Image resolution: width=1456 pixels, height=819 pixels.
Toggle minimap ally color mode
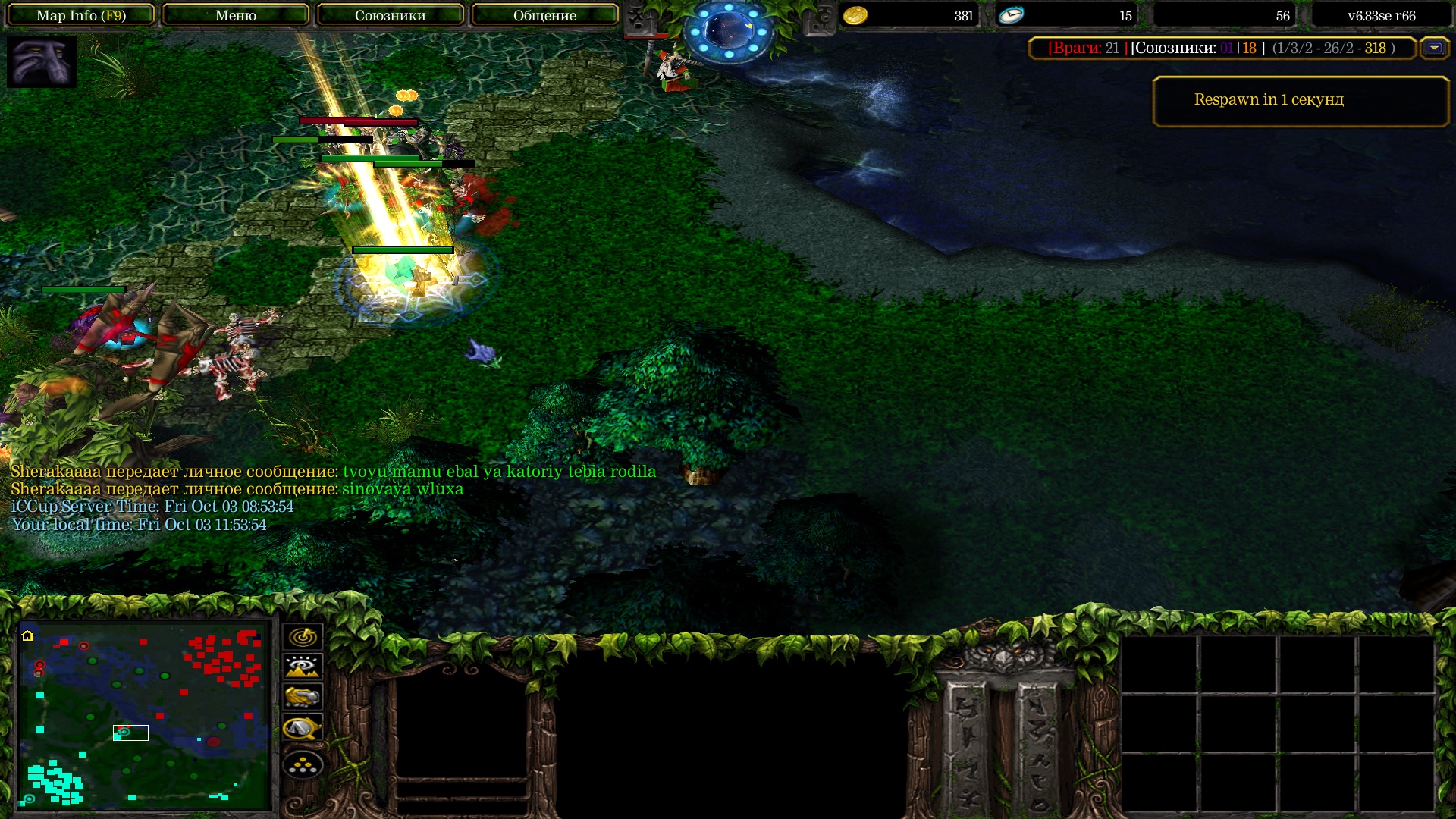tap(303, 698)
